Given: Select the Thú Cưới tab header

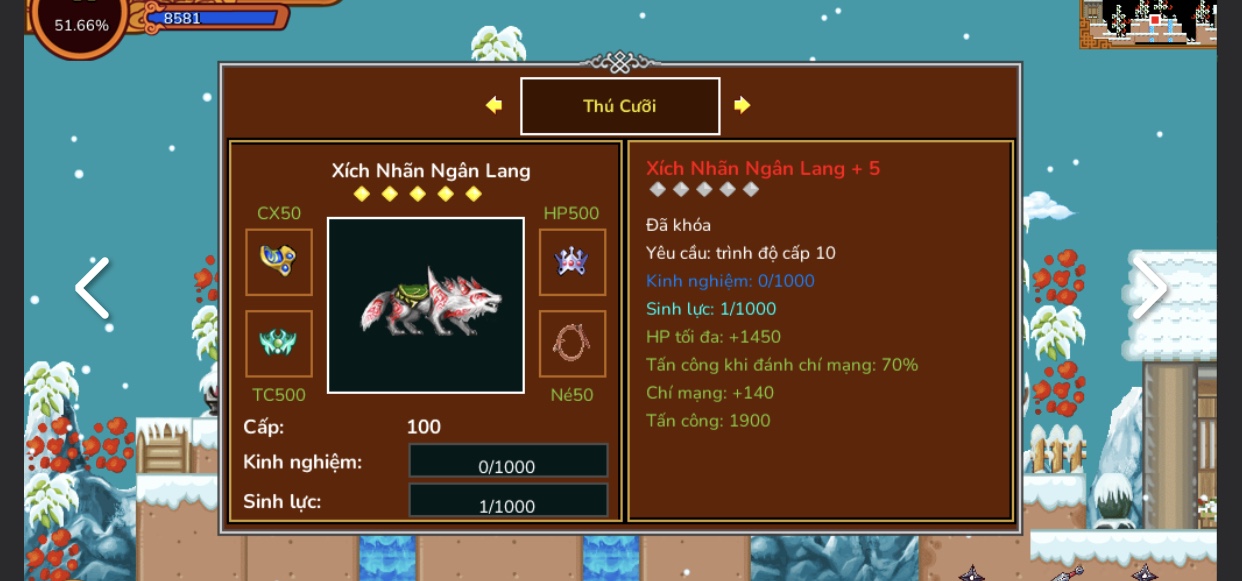Looking at the screenshot, I should 620,106.
